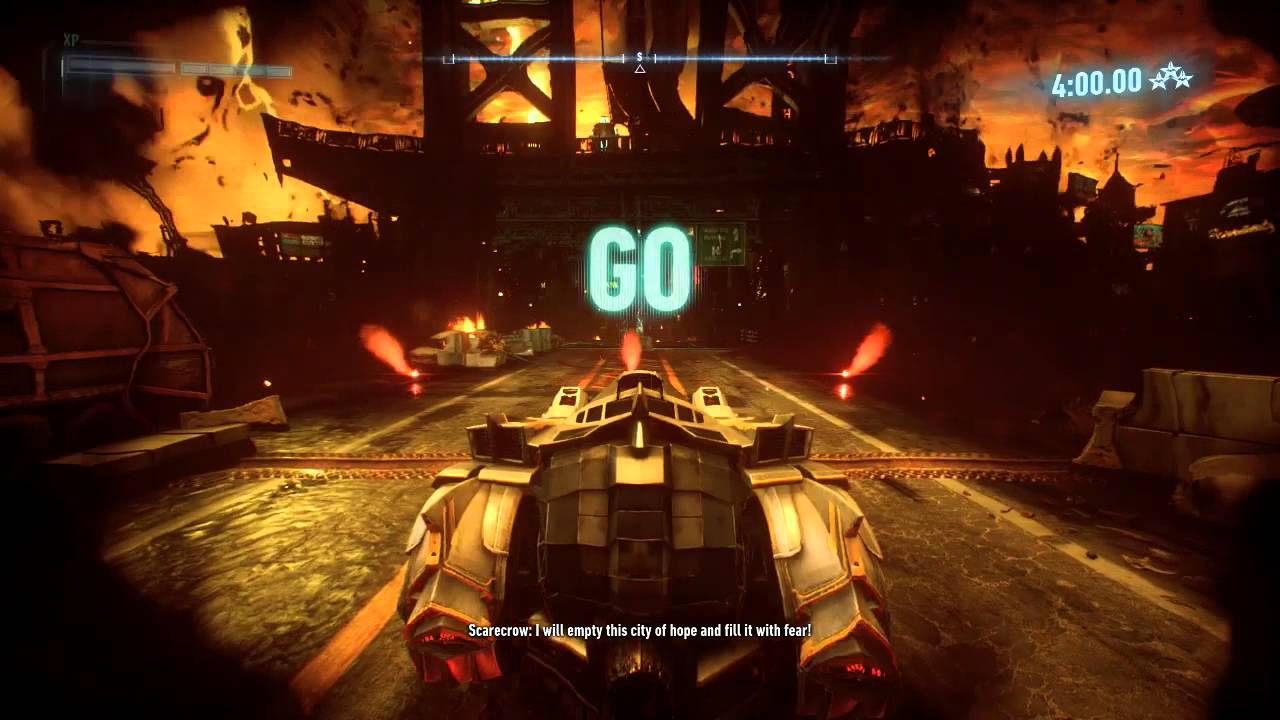This screenshot has width=1280, height=720.
Task: Click the large XP progress bar
Action: click(x=120, y=65)
